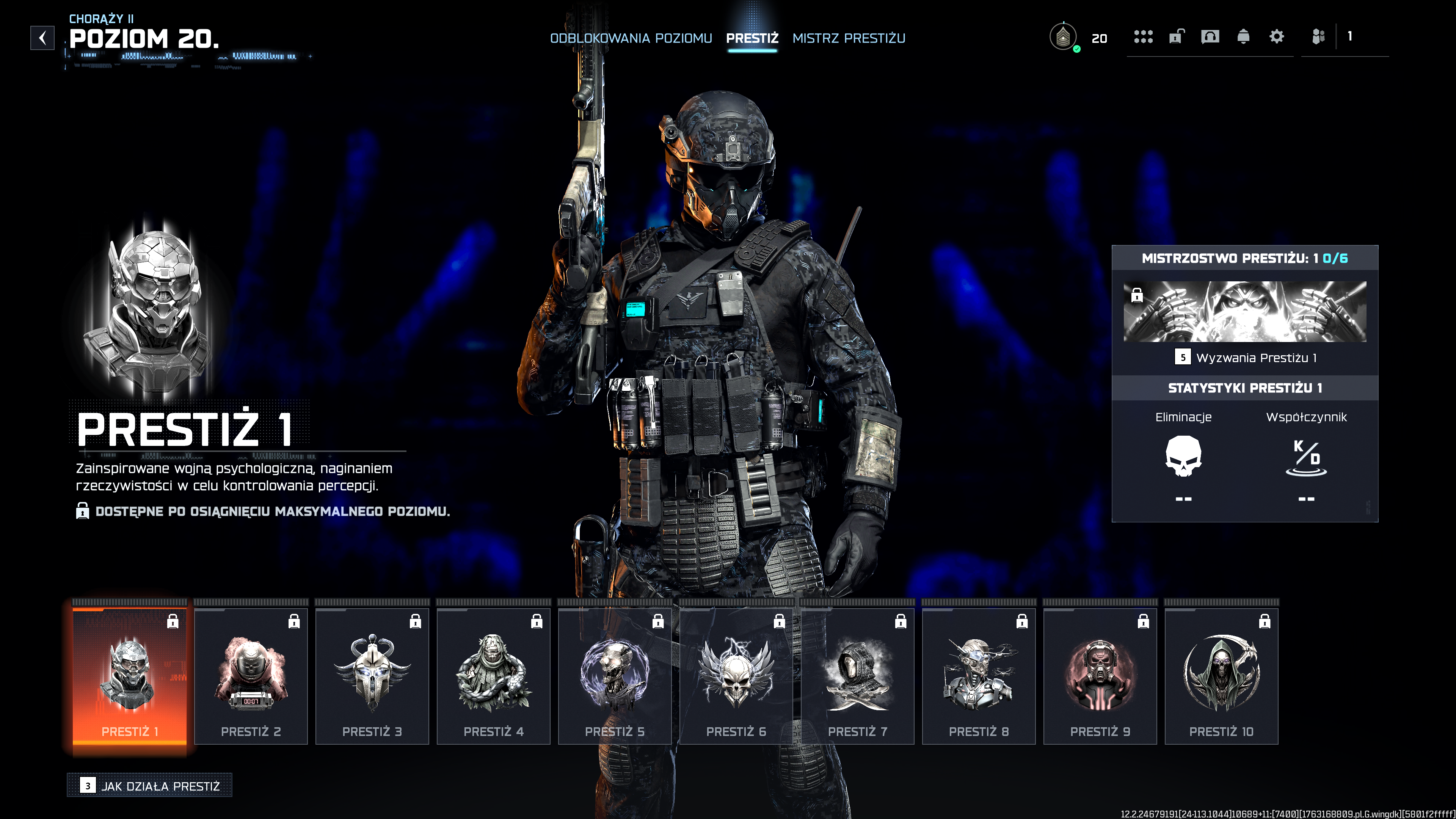This screenshot has width=1456, height=819.
Task: Switch to Odblokowania Poziomu tab
Action: [x=631, y=38]
